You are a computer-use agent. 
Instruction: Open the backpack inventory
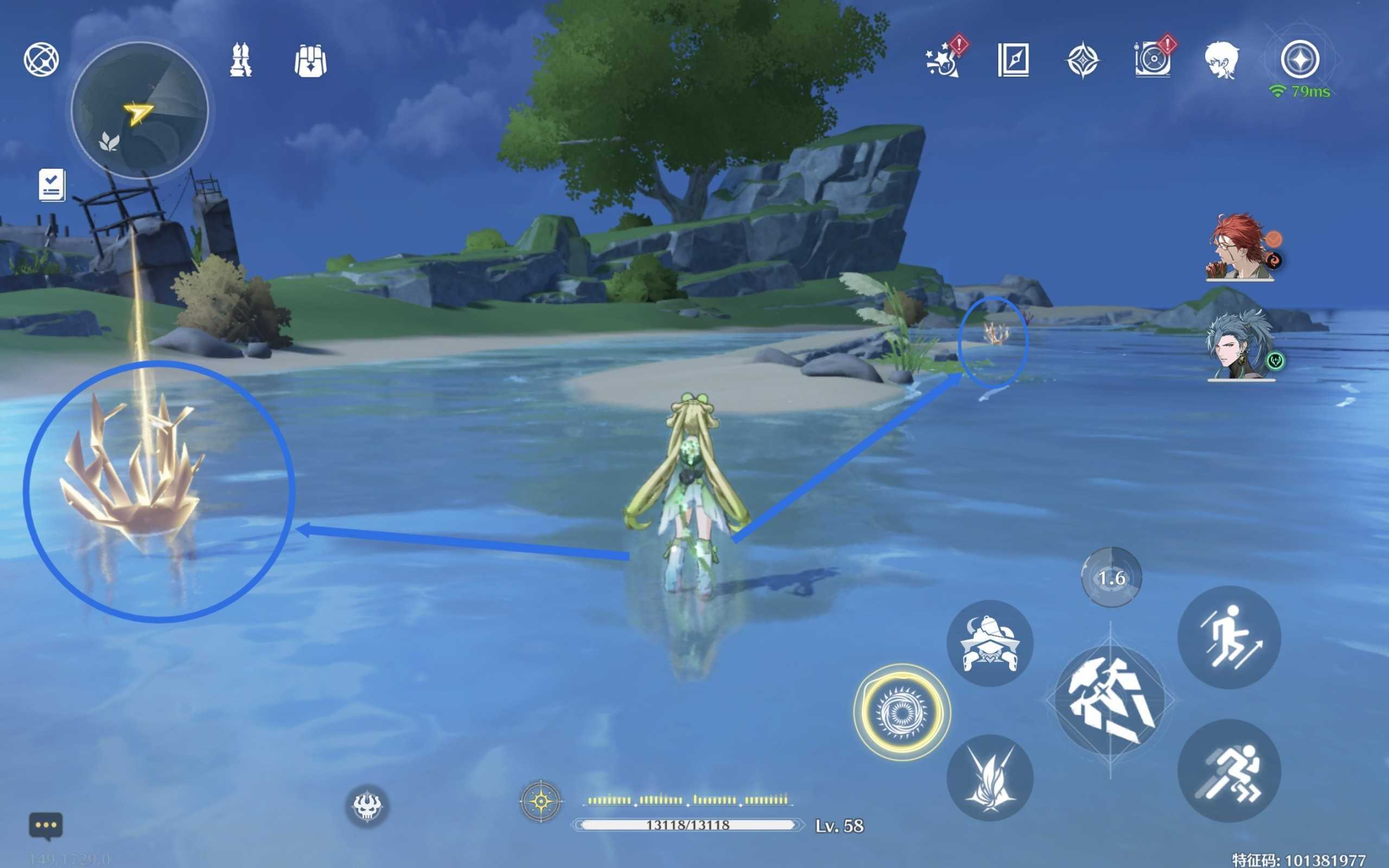pos(310,60)
